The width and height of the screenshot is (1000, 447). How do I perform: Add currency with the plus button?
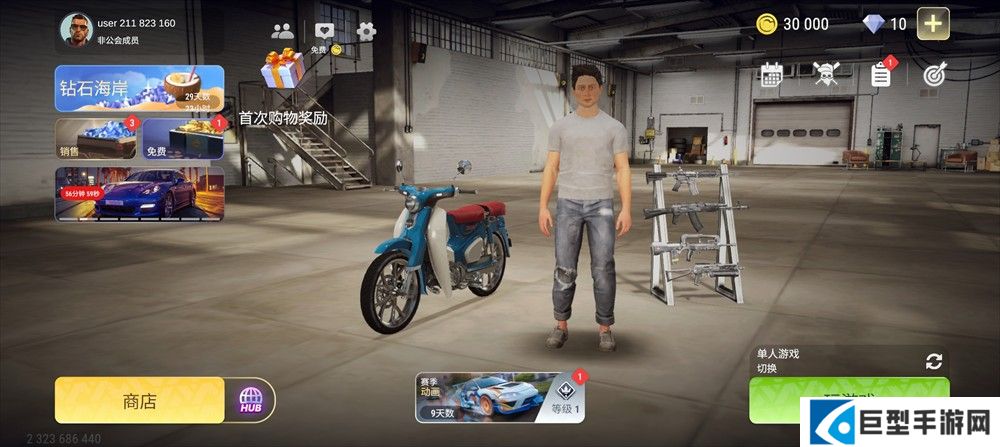[x=933, y=24]
